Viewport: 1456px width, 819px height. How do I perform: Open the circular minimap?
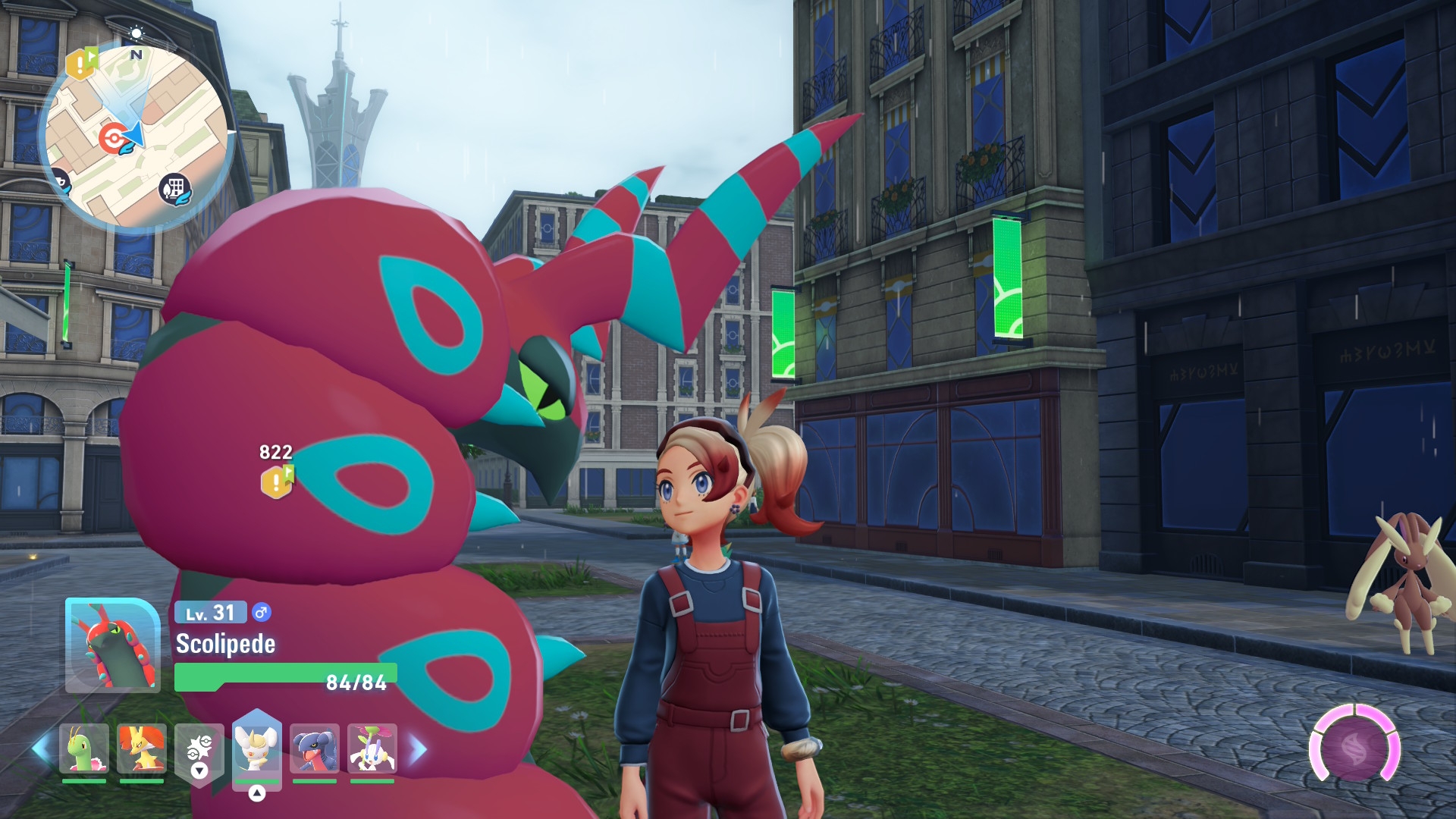(x=136, y=136)
